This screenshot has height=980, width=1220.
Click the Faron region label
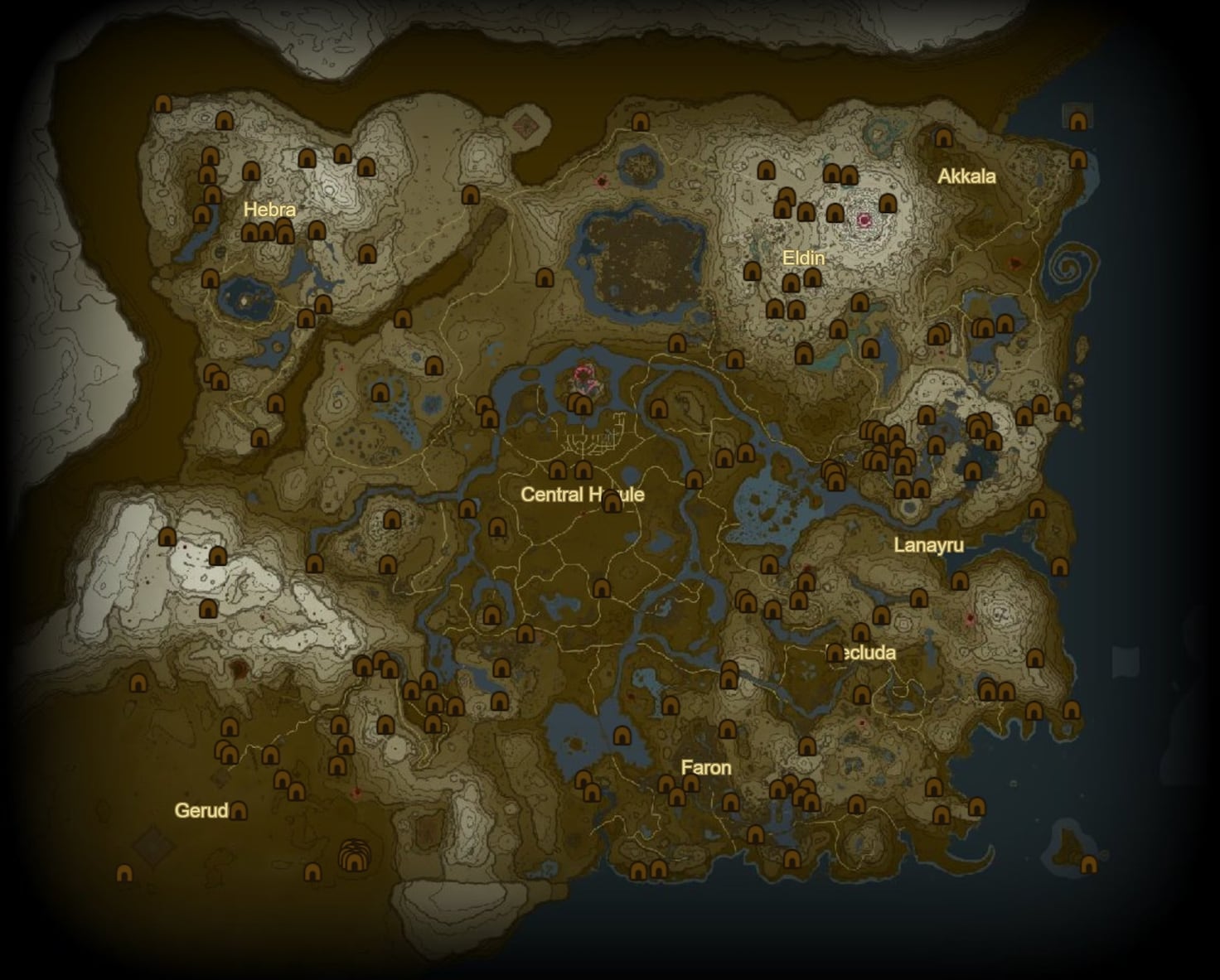coord(706,767)
